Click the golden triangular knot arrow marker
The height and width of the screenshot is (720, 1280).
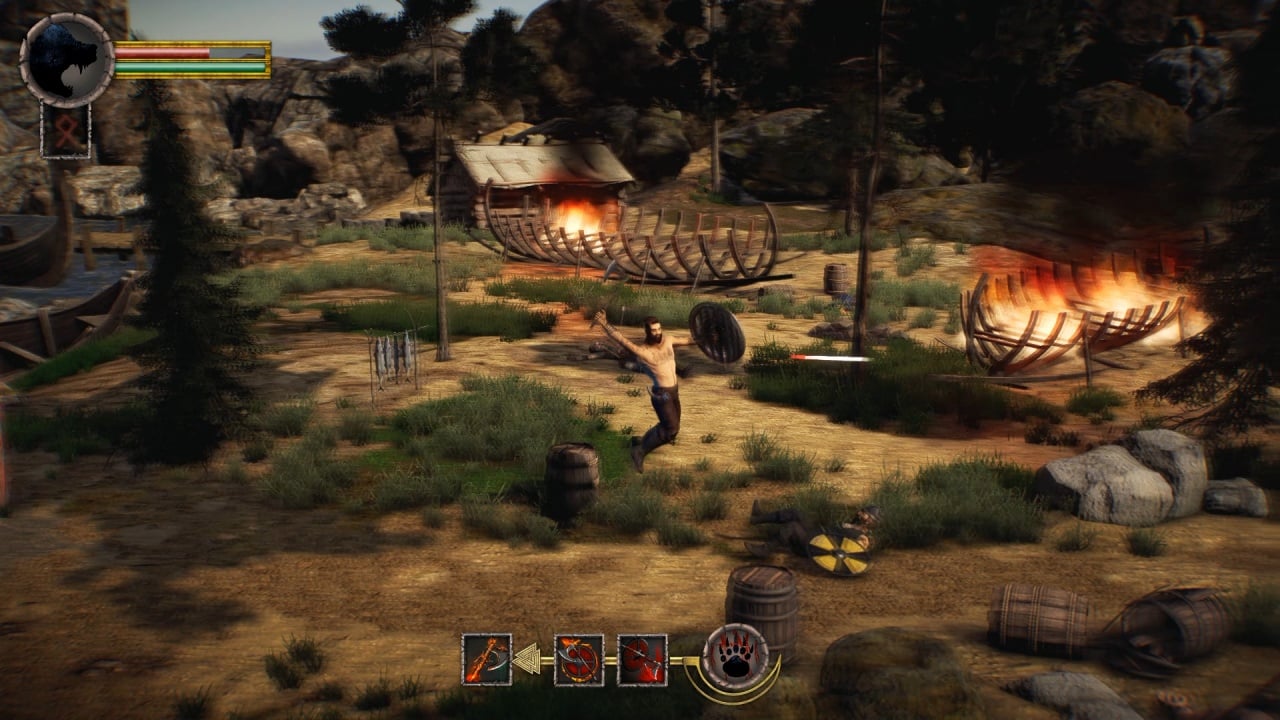point(527,659)
